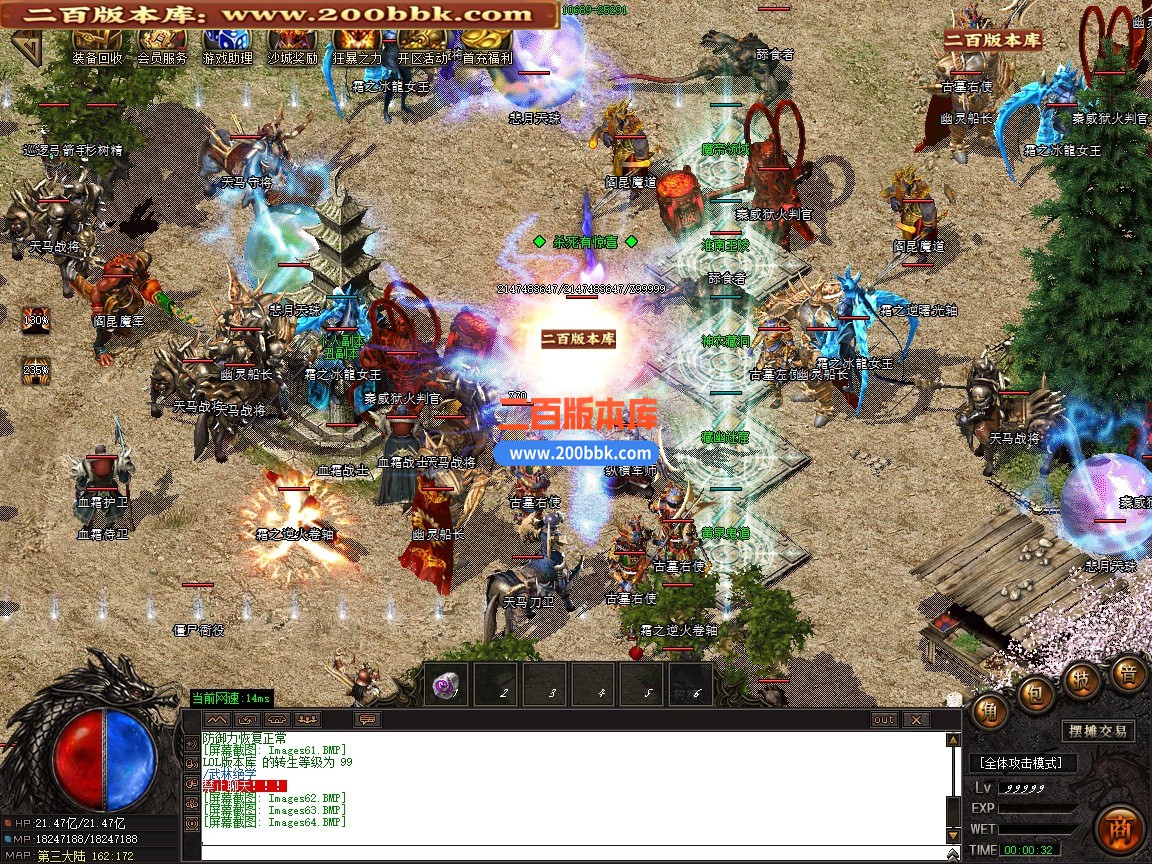This screenshot has height=864, width=1152.
Task: Click the speech bubble button above the chat
Action: [367, 720]
